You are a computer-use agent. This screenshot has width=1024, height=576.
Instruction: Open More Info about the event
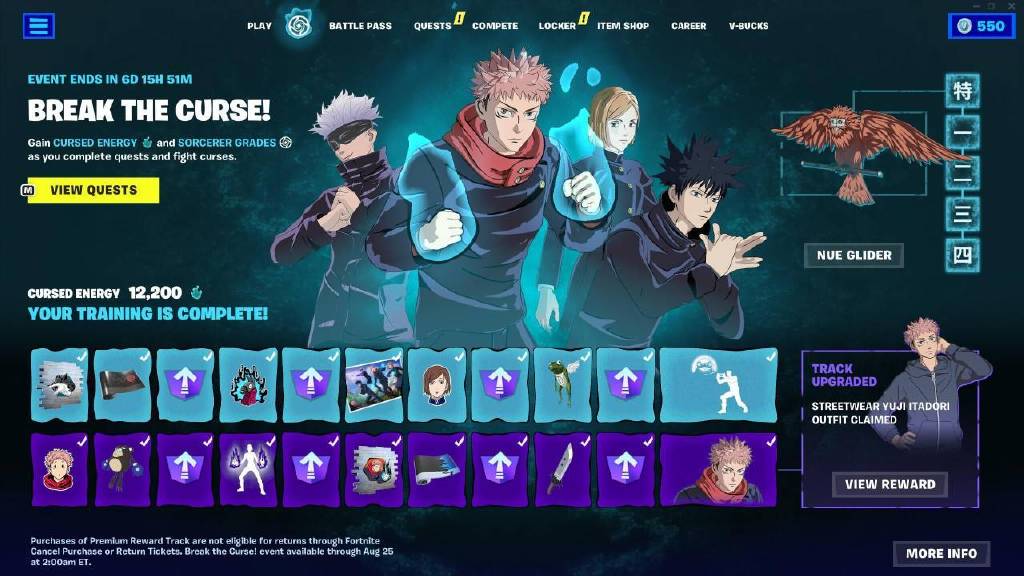pyautogui.click(x=941, y=553)
